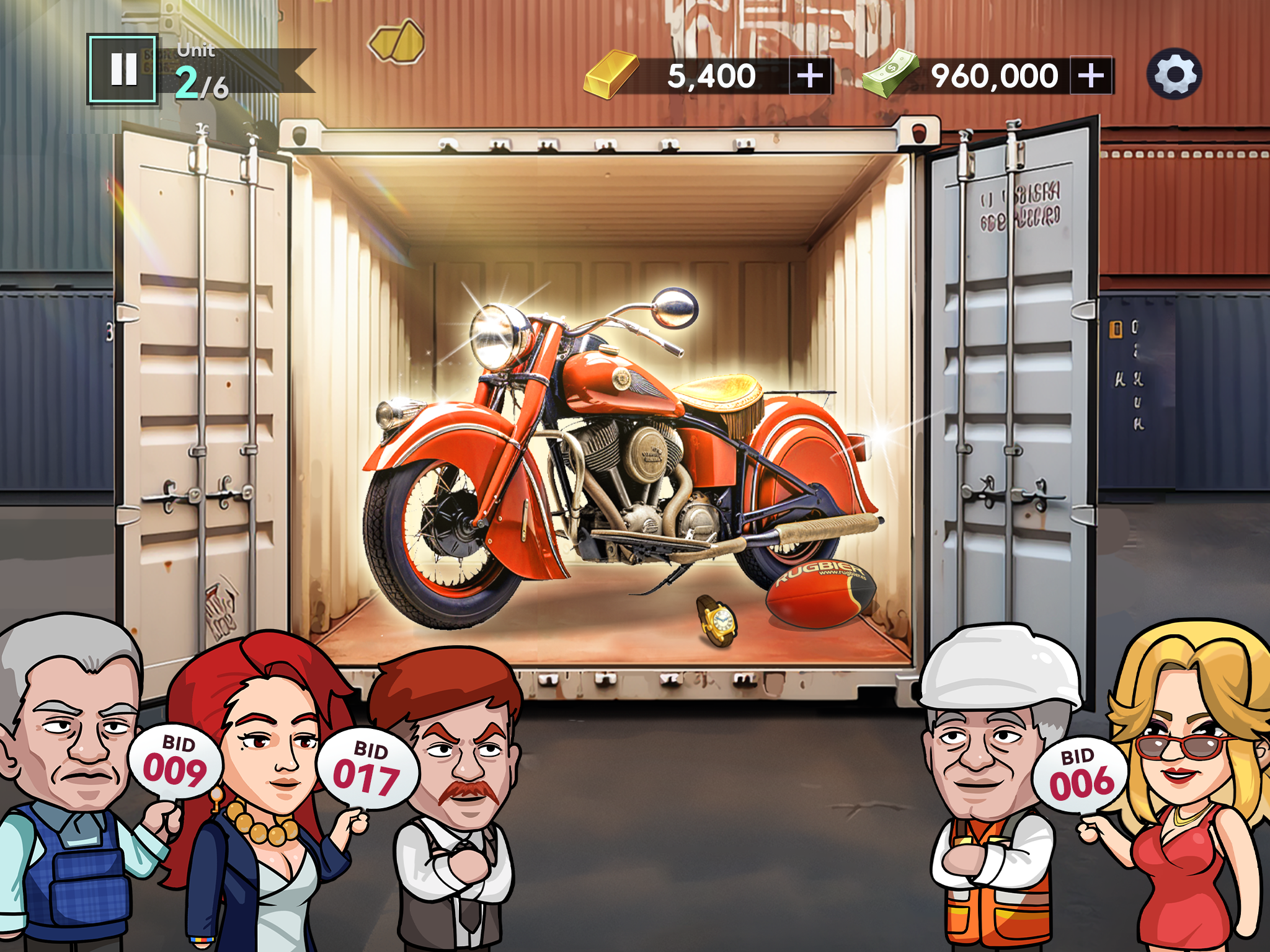
Task: Open the settings gear
Action: [1176, 73]
